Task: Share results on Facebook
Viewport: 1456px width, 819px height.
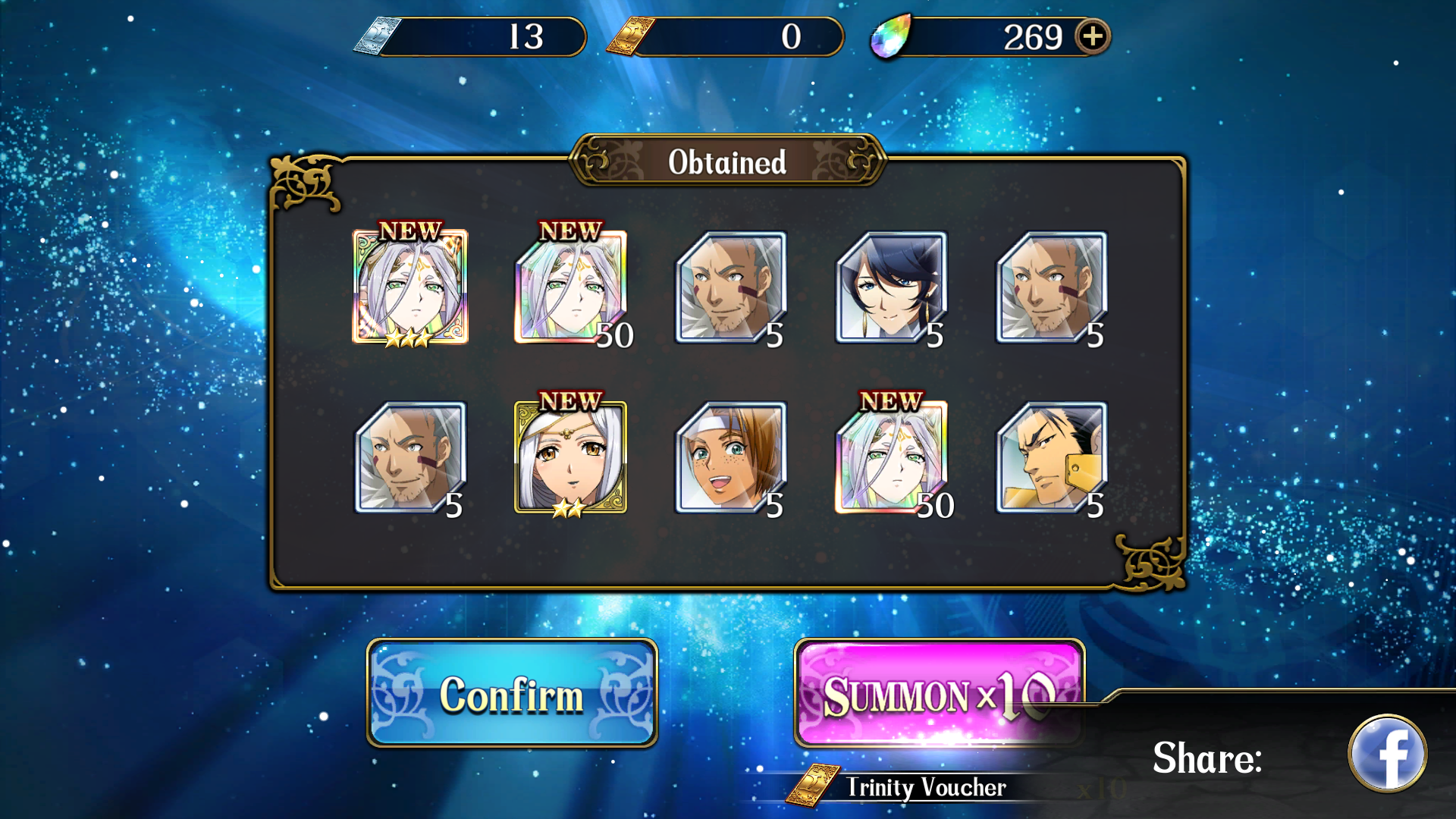Action: 1387,754
